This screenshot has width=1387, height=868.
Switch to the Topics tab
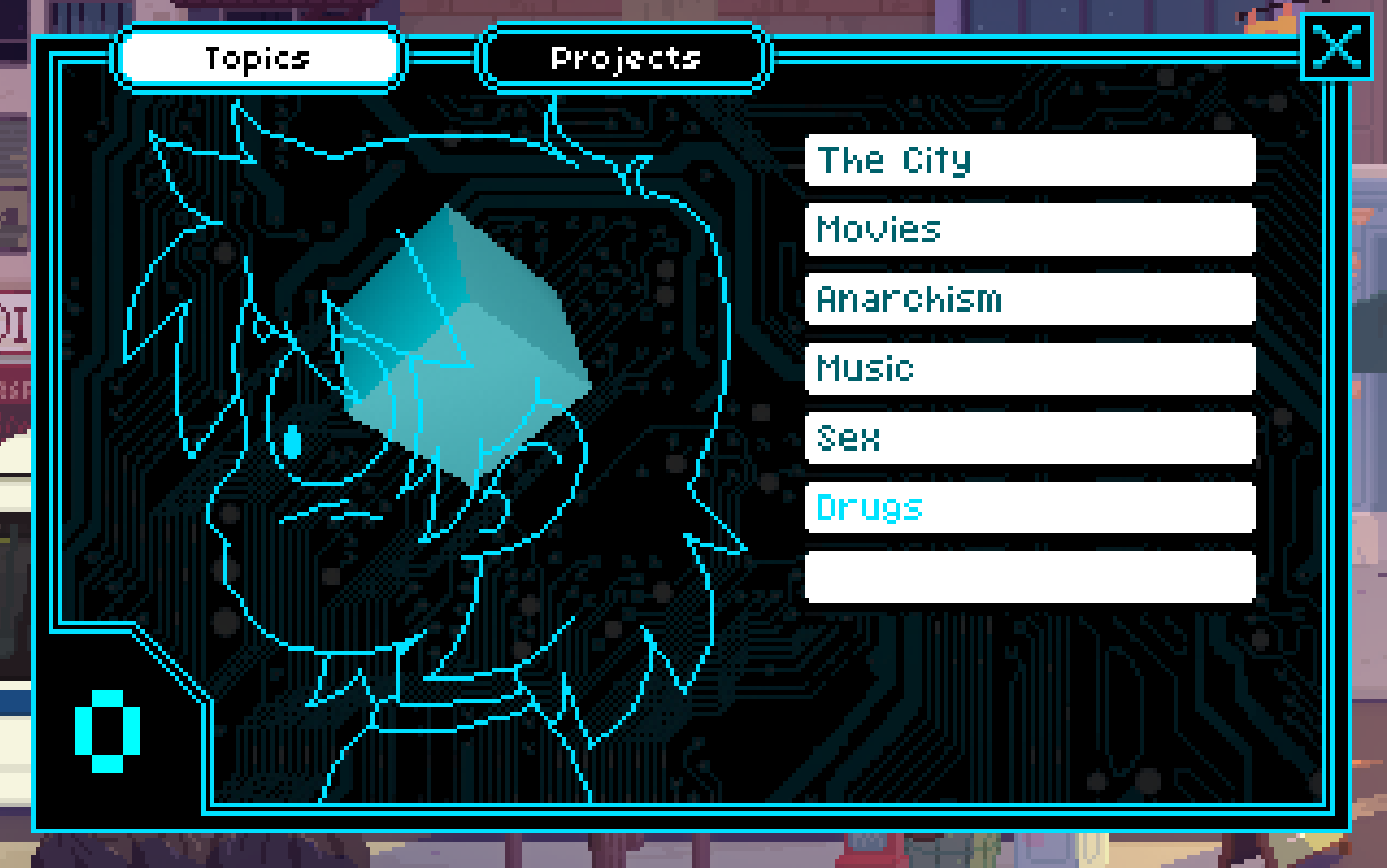pyautogui.click(x=257, y=58)
